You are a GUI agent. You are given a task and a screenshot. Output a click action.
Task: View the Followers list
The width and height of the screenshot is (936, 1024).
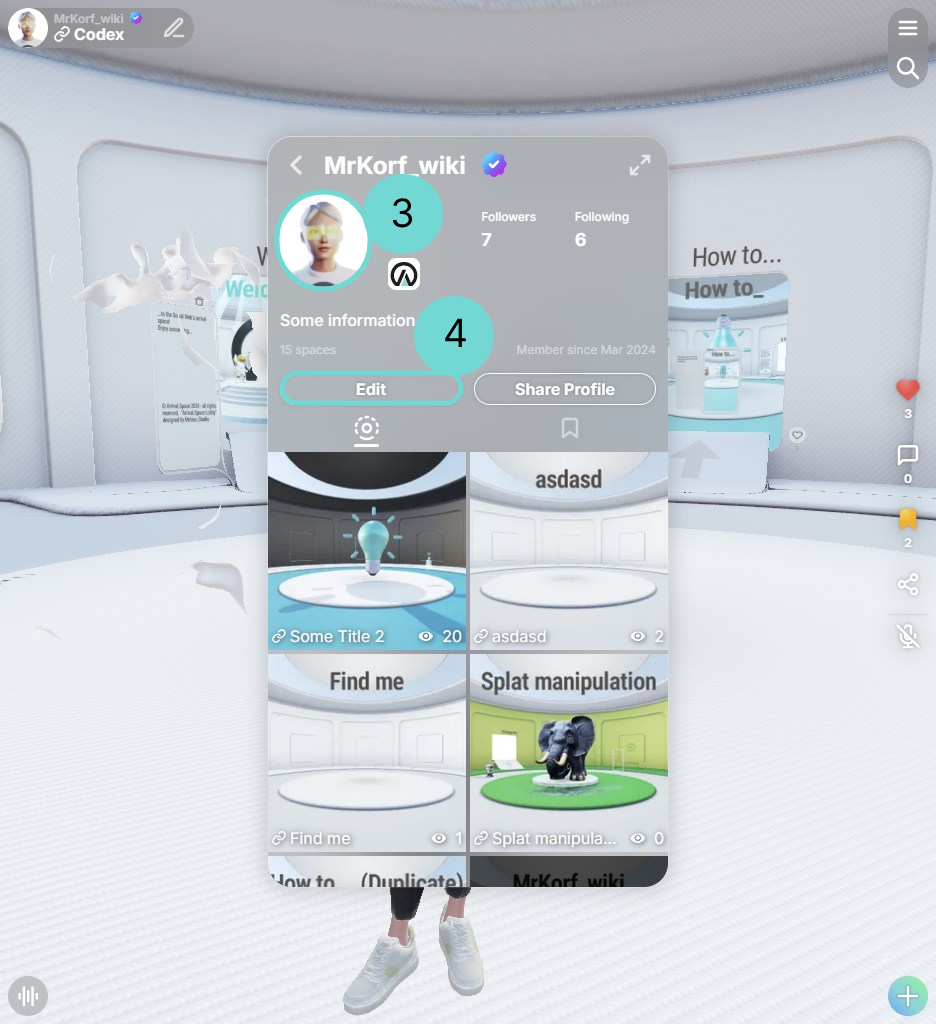[x=508, y=228]
